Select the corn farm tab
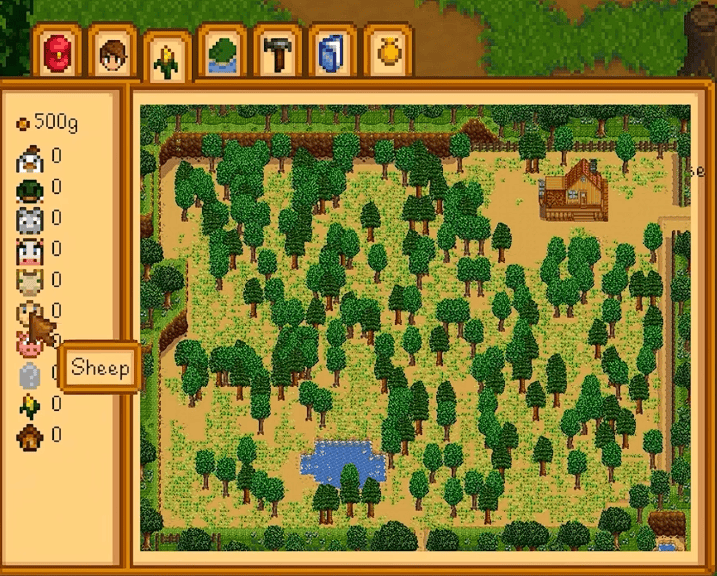The width and height of the screenshot is (717, 576). [165, 58]
